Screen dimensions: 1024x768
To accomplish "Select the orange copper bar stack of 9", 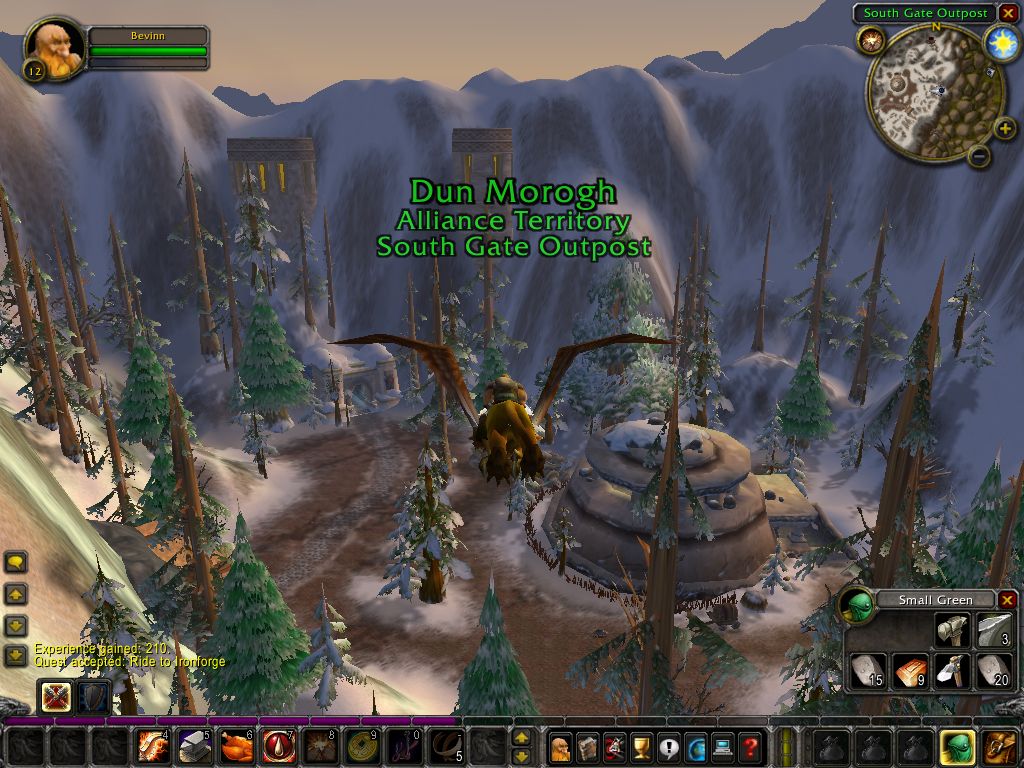I will 909,671.
